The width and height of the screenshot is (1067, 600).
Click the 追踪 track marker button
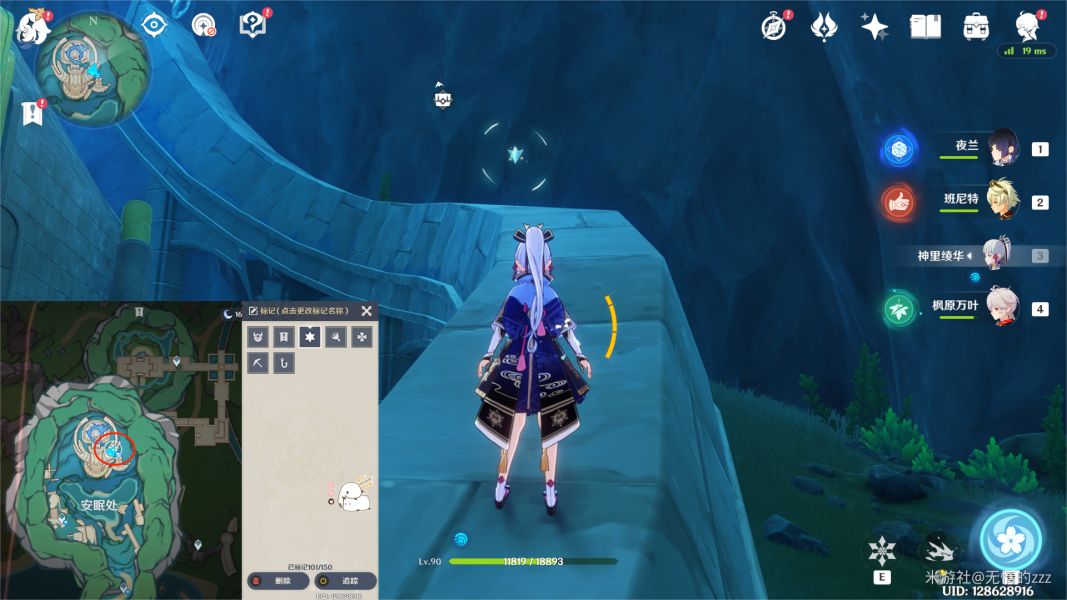tap(345, 581)
